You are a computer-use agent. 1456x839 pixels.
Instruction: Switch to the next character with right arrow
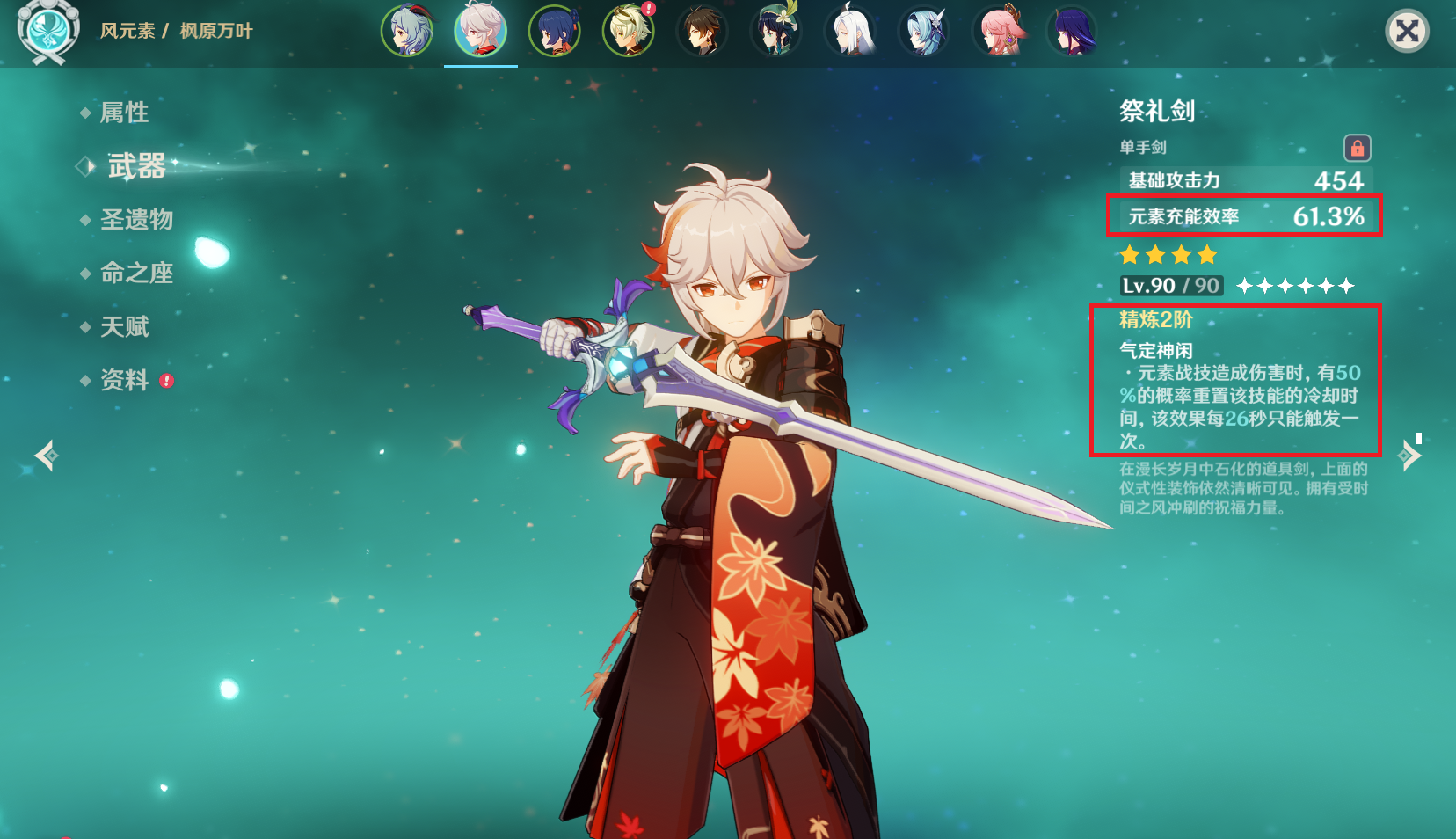(x=1409, y=455)
